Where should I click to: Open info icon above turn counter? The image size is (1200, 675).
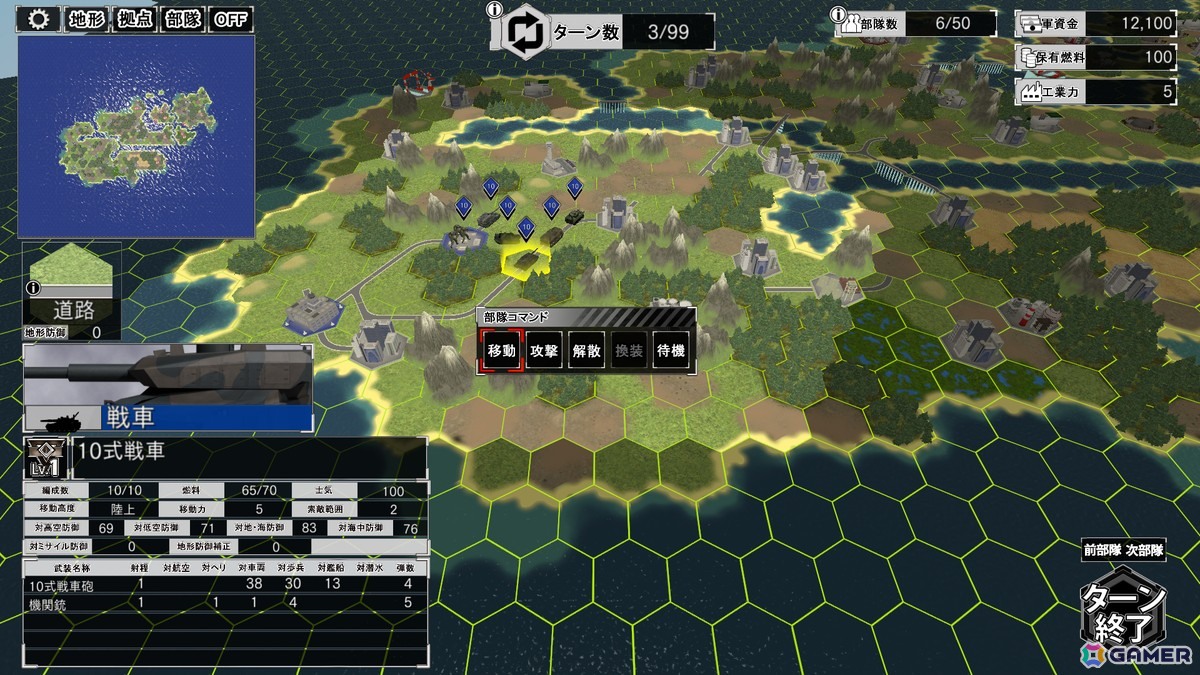(493, 10)
